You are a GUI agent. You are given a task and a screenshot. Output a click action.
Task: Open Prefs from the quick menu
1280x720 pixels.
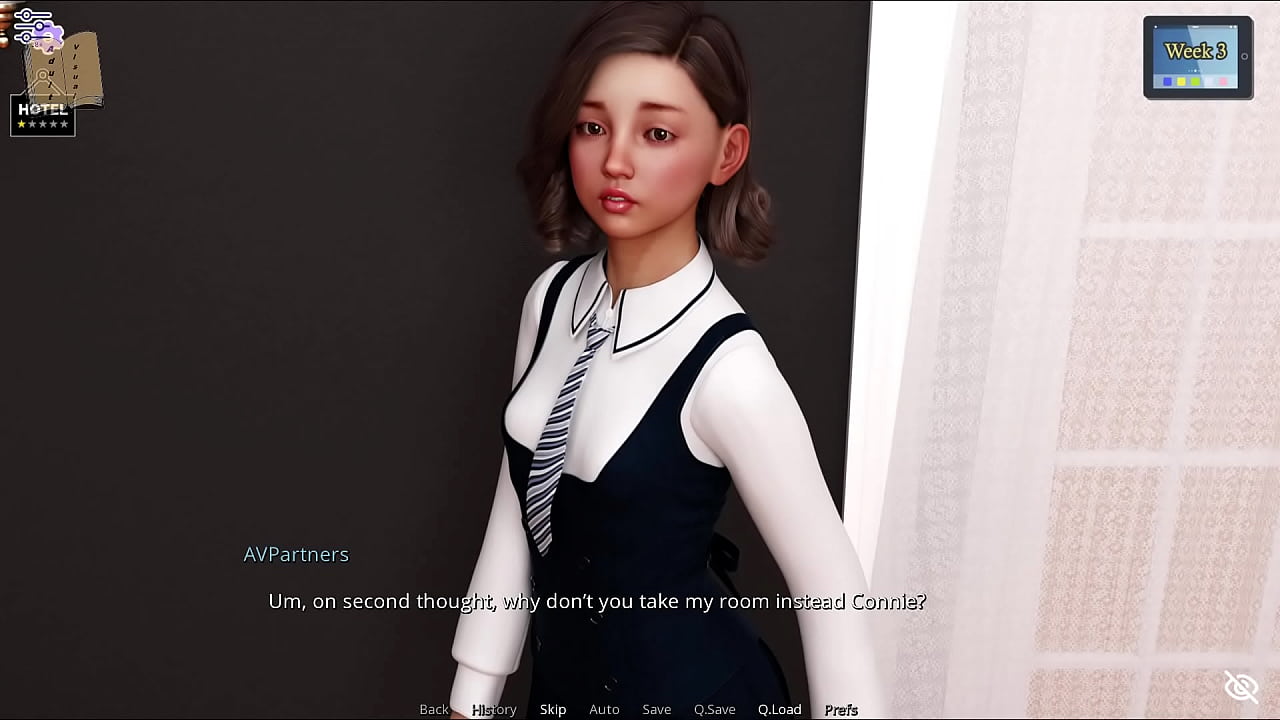pyautogui.click(x=841, y=709)
